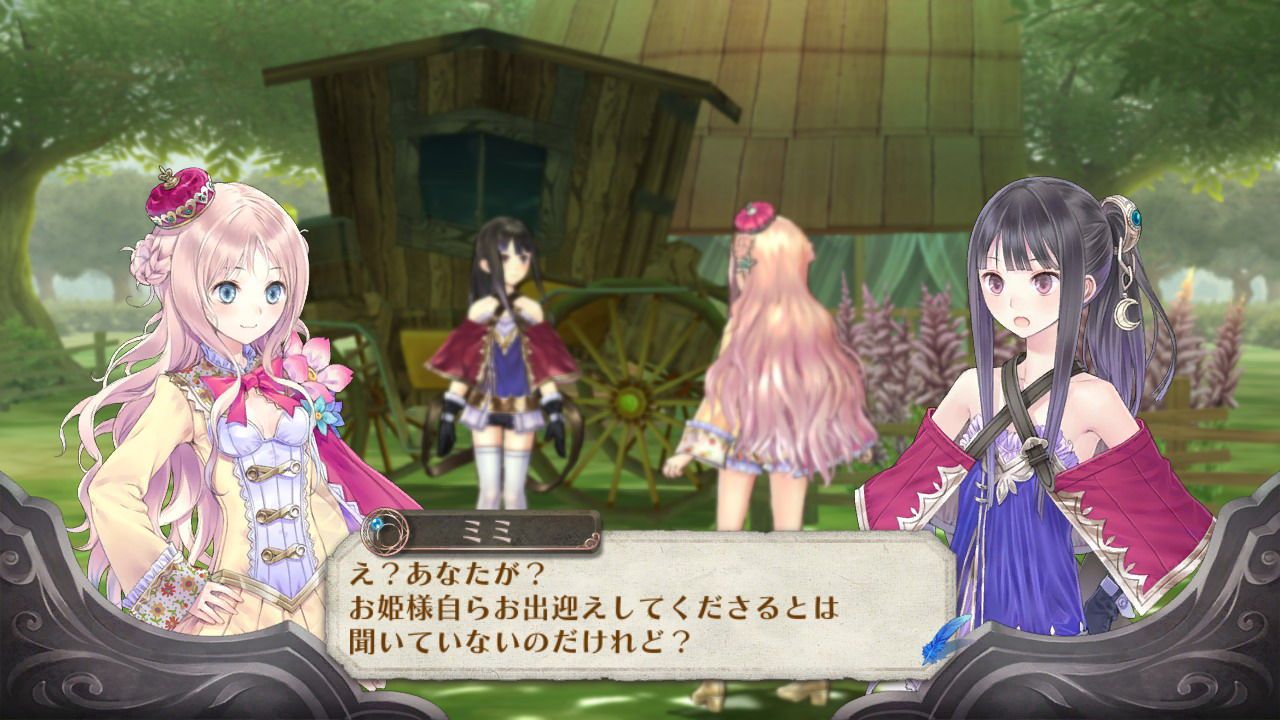The height and width of the screenshot is (720, 1280).
Task: Click the blue jewel clip in Mimi's ponytail
Action: (1135, 219)
